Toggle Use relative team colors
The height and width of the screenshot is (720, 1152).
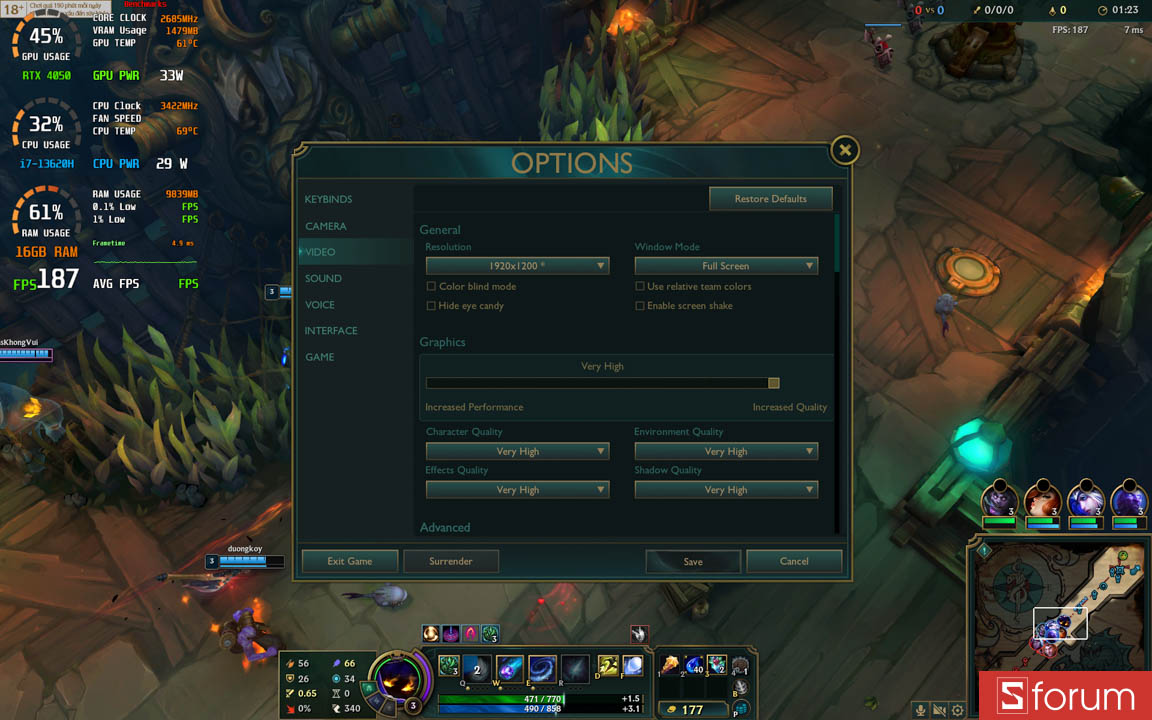(x=640, y=287)
